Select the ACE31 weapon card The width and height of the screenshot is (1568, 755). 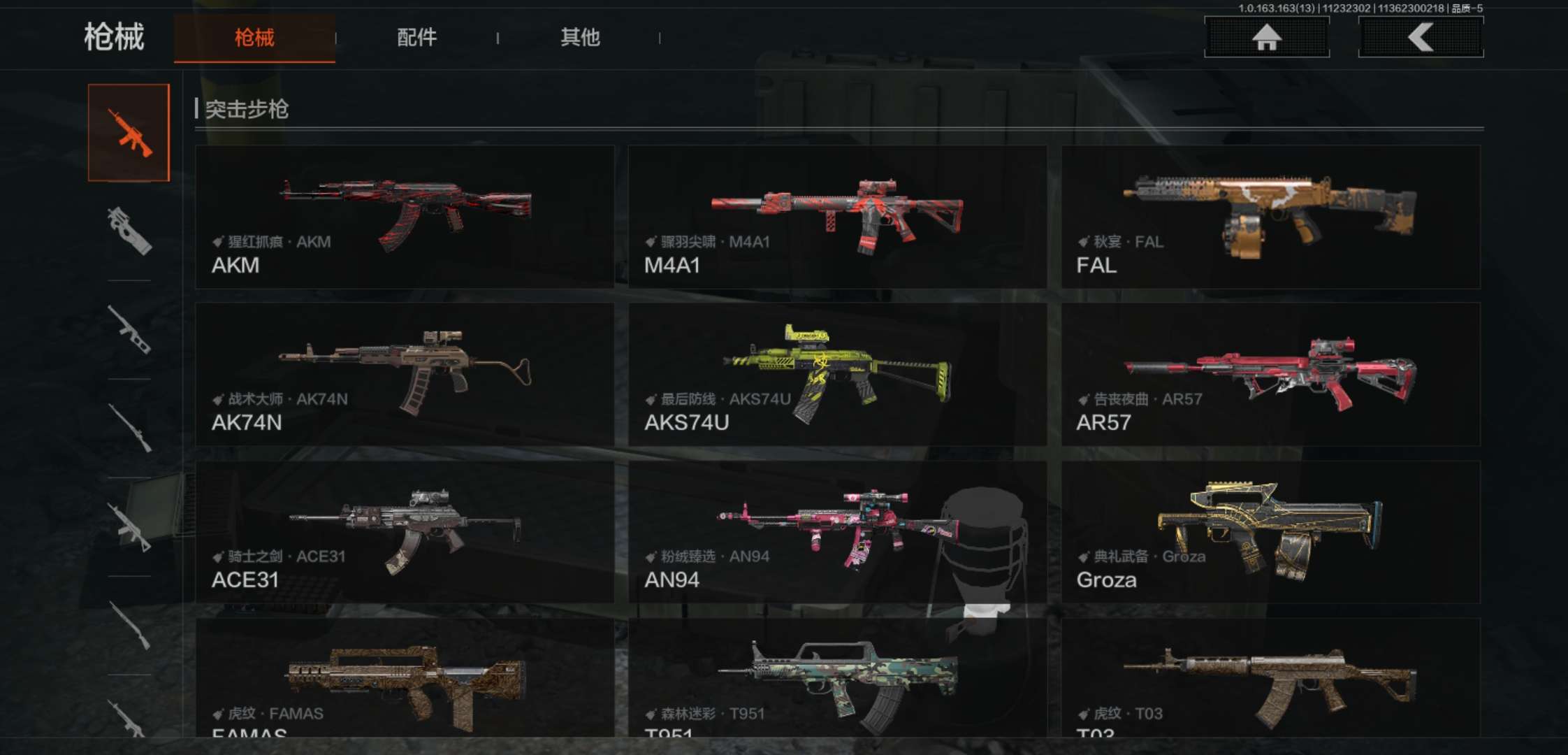[x=405, y=531]
